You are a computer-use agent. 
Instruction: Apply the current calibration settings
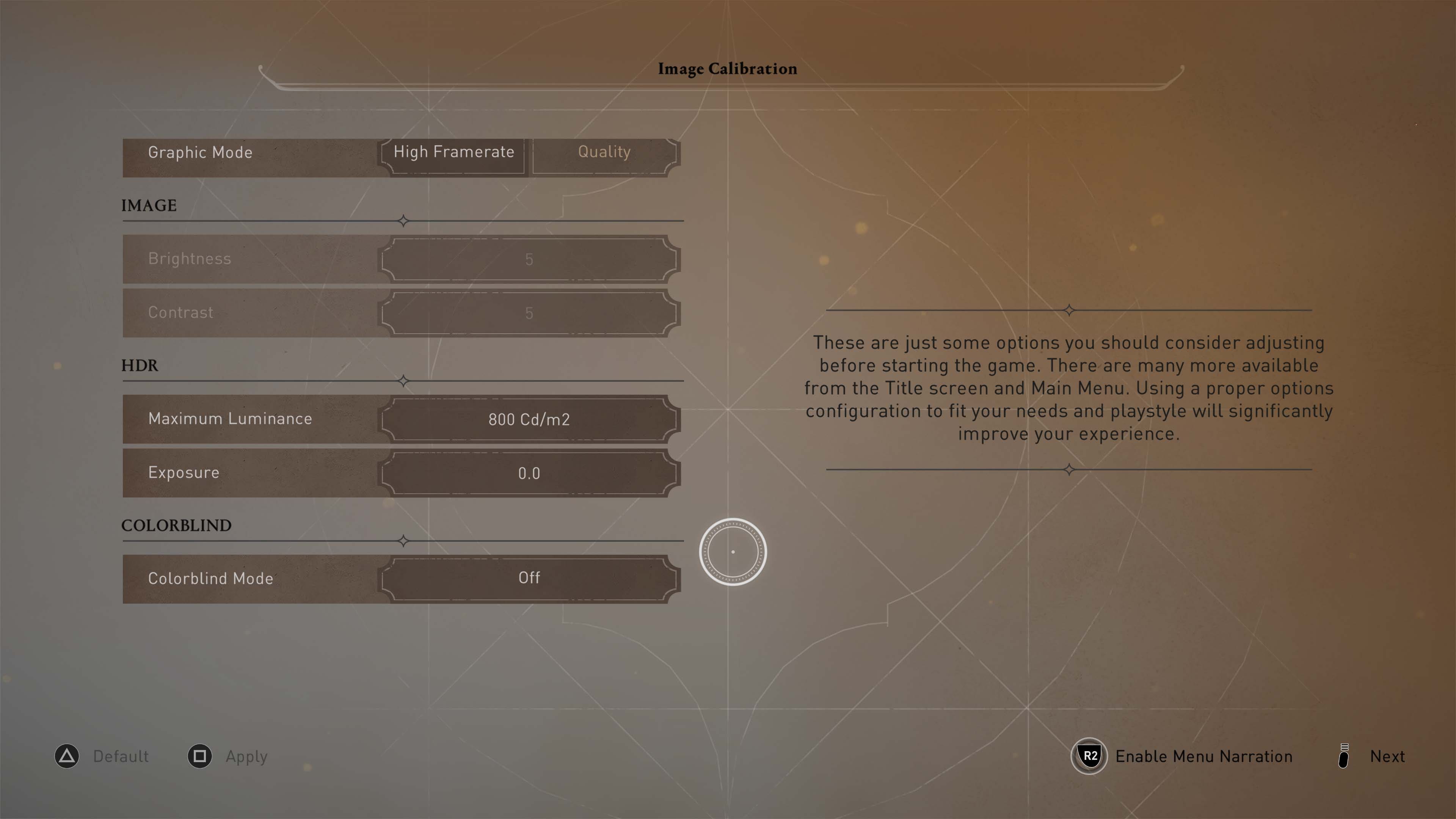point(246,756)
